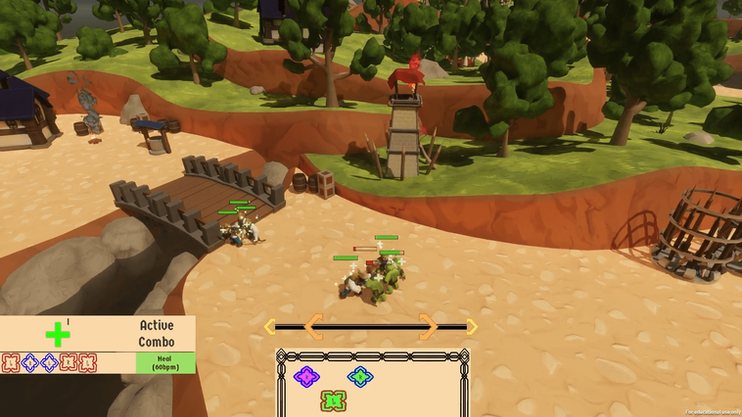Choose the blue rune in the note panel
The width and height of the screenshot is (742, 417).
359,377
